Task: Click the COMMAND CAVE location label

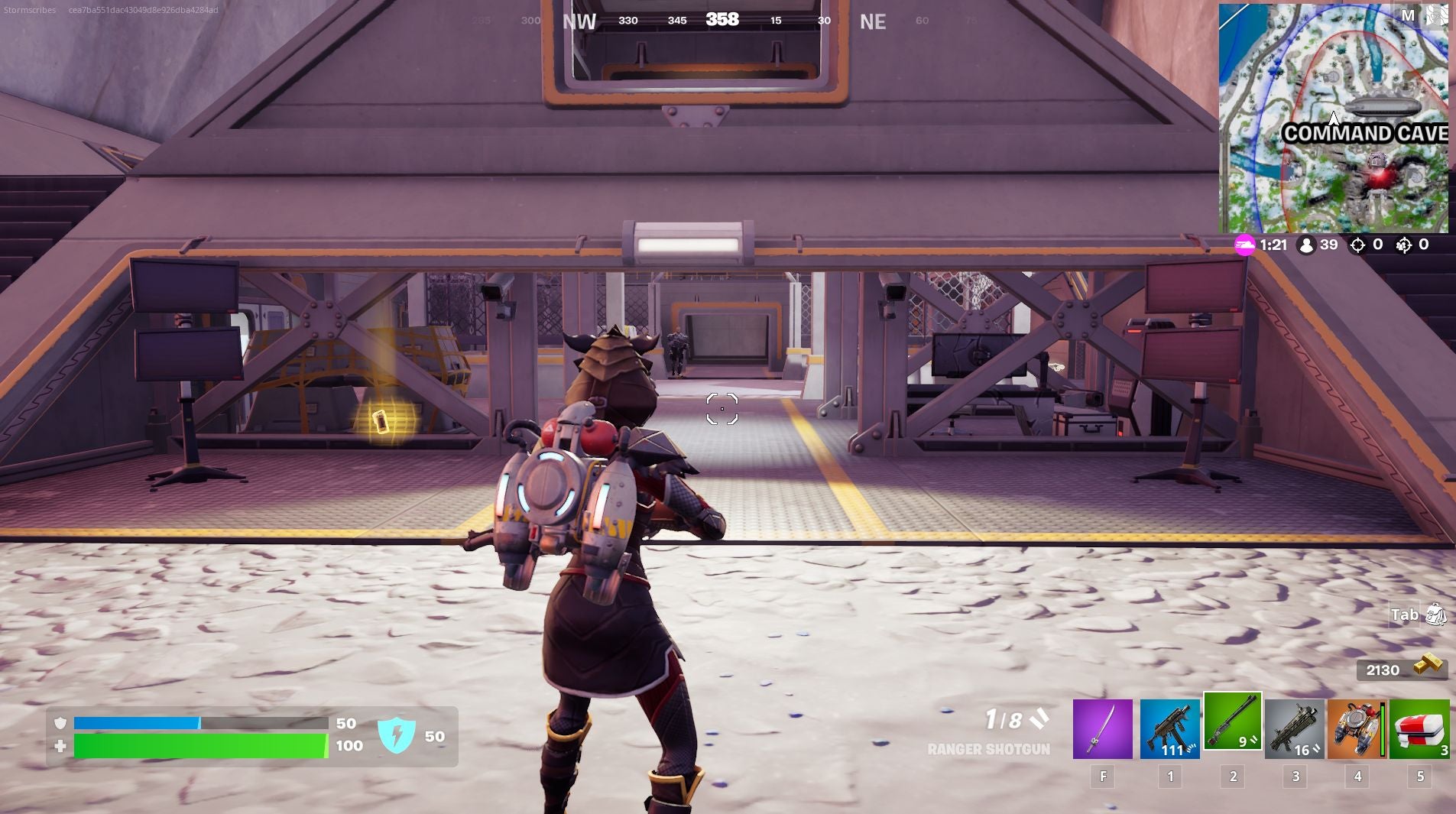Action: (x=1365, y=133)
